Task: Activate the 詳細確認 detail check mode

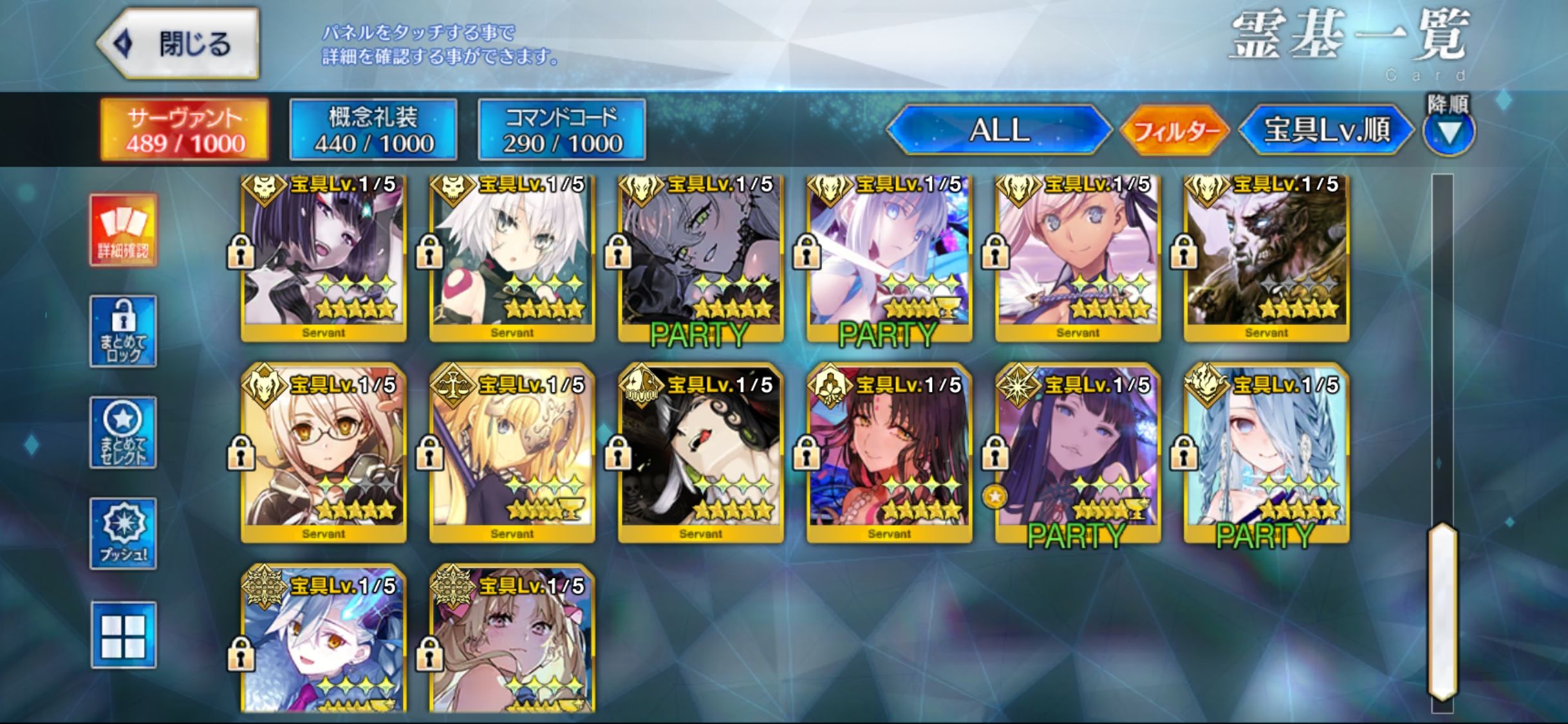Action: [x=123, y=230]
